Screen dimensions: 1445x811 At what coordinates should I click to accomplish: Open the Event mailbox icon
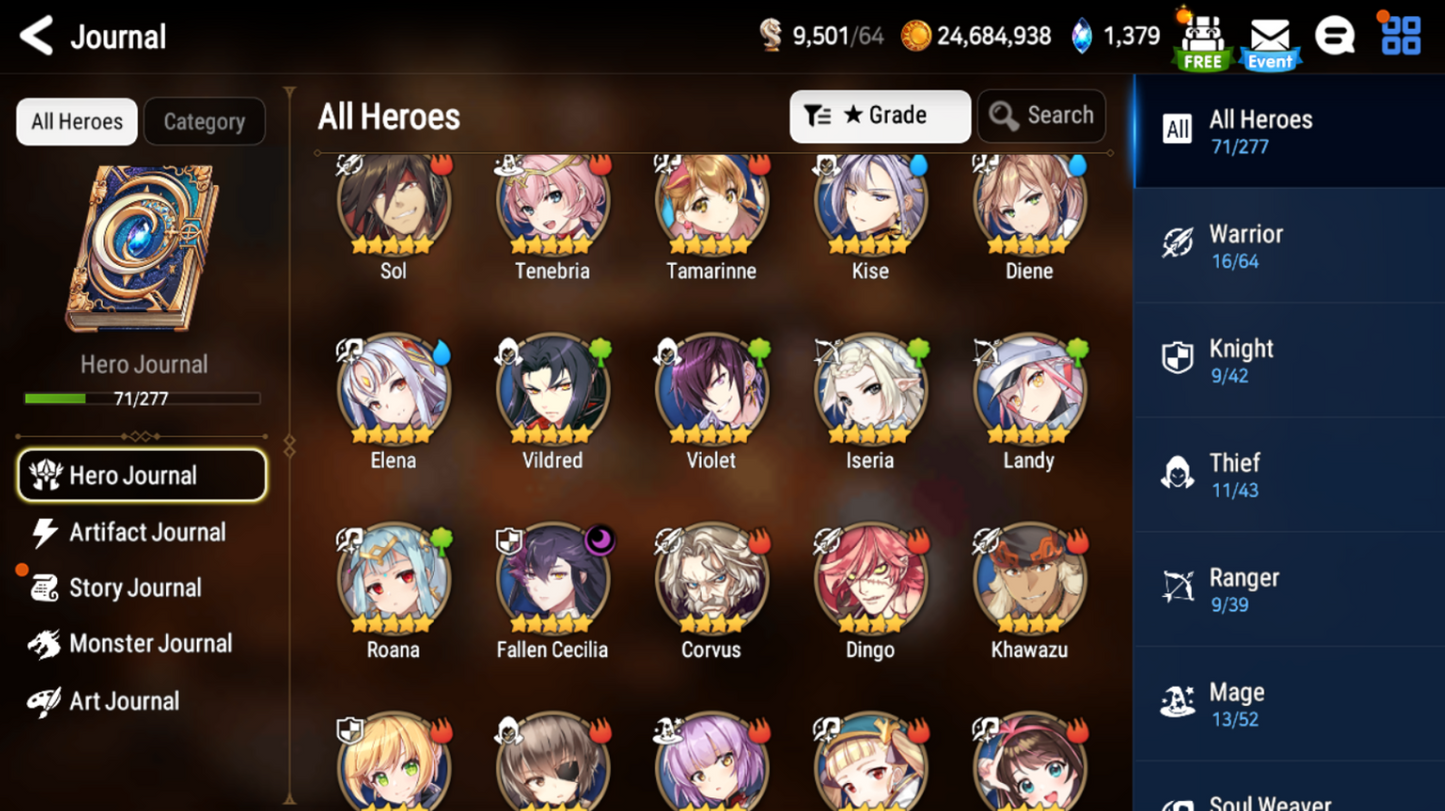(x=1270, y=42)
